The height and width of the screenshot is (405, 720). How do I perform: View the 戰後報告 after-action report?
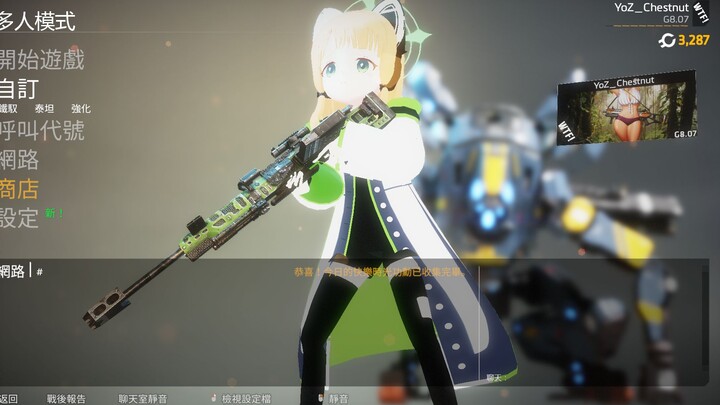pos(65,398)
